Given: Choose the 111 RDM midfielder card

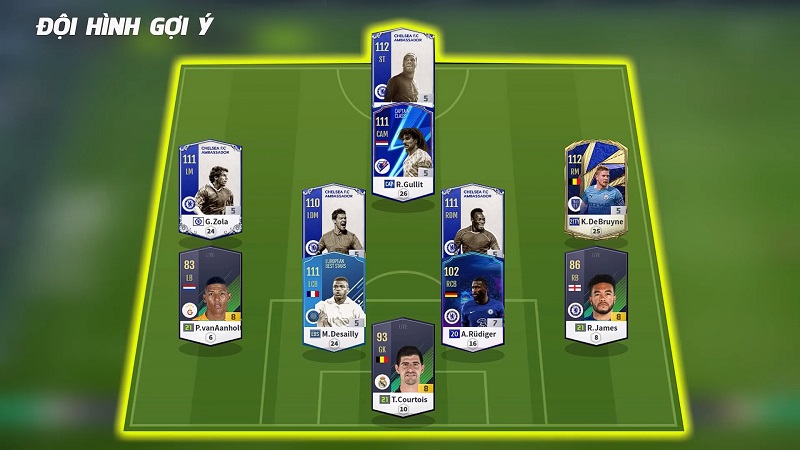Looking at the screenshot, I should (x=472, y=222).
